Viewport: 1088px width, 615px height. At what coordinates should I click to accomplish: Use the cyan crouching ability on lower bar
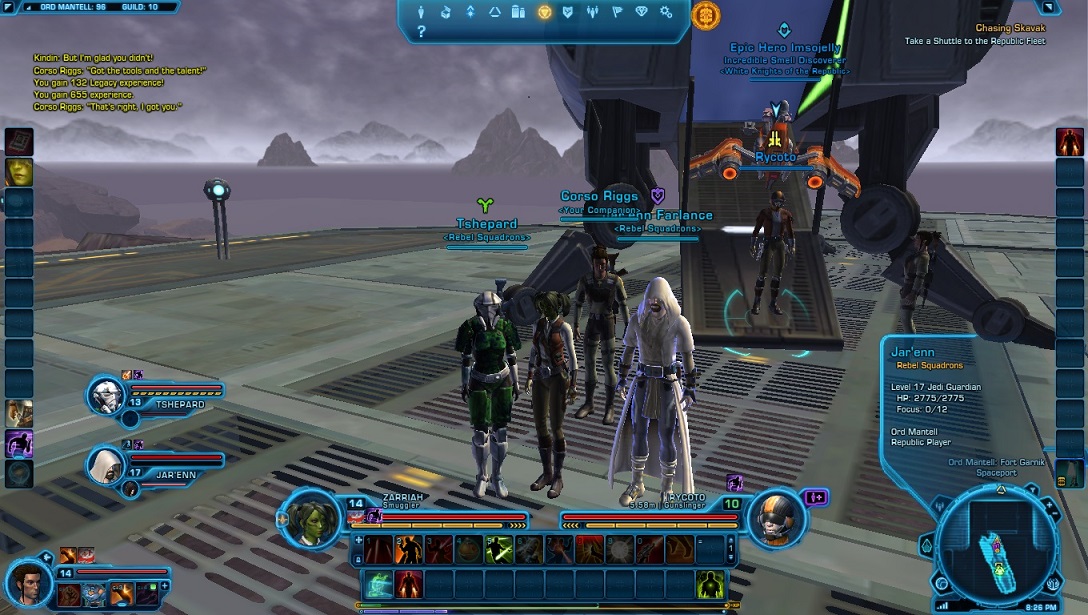pyautogui.click(x=379, y=584)
